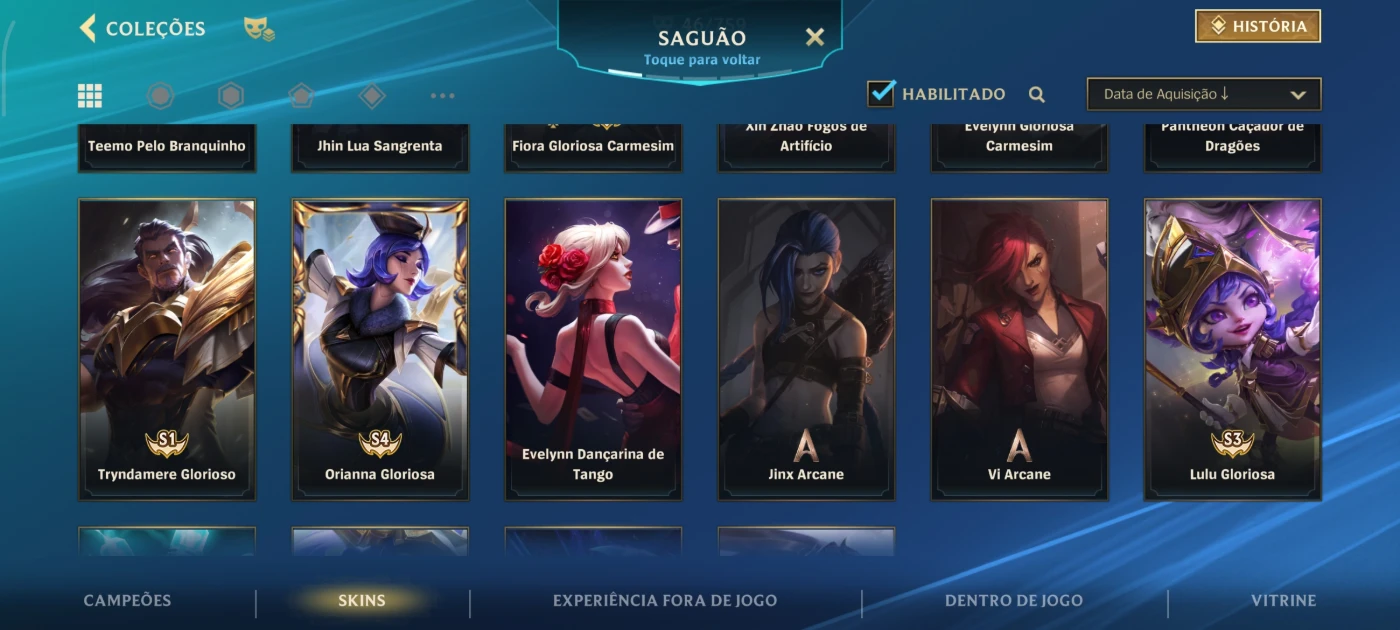The image size is (1400, 630).
Task: Open the Data de Aquisição sort dropdown
Action: click(x=1203, y=94)
